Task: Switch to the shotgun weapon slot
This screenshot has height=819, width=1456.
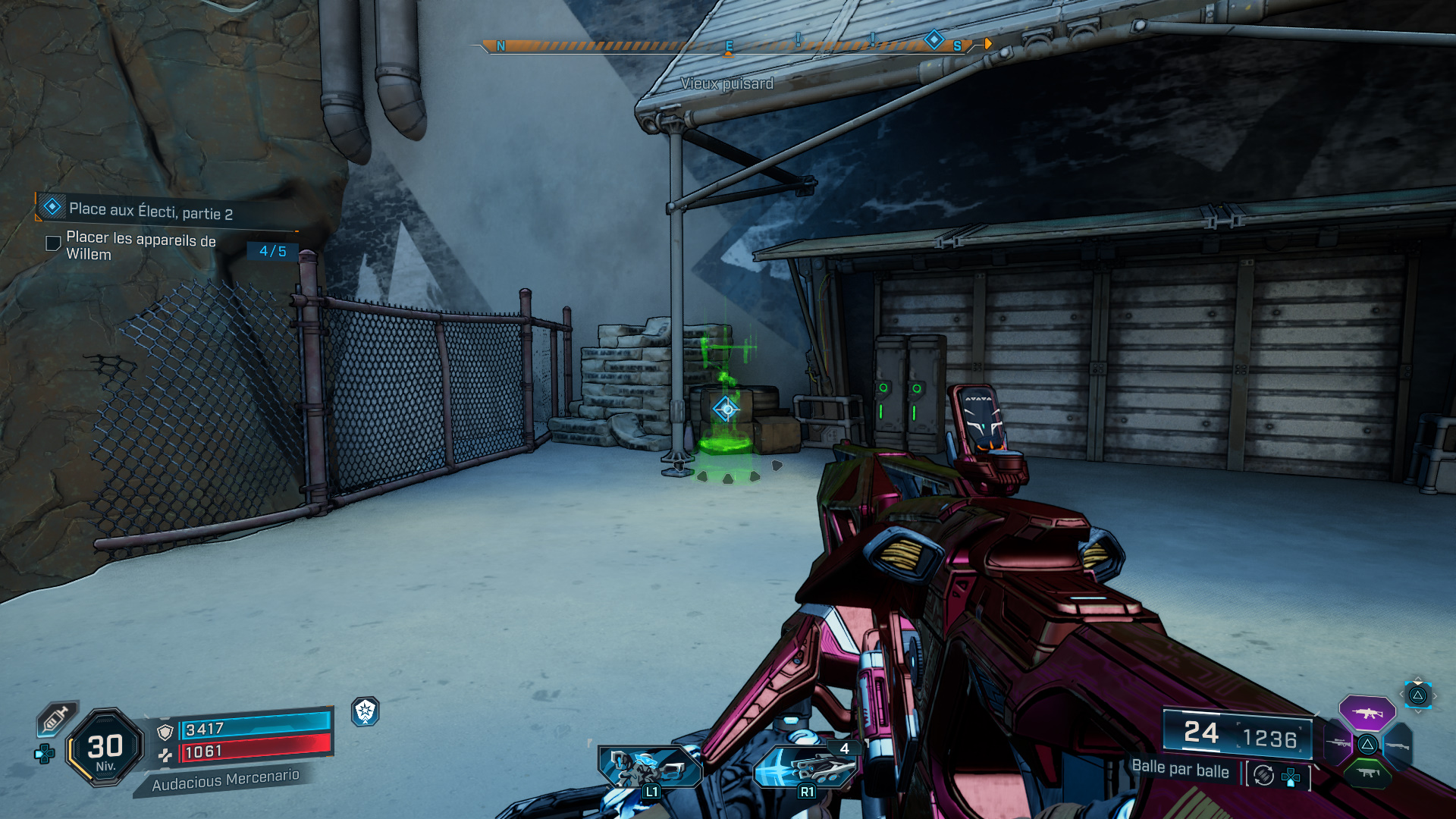Action: click(1398, 746)
